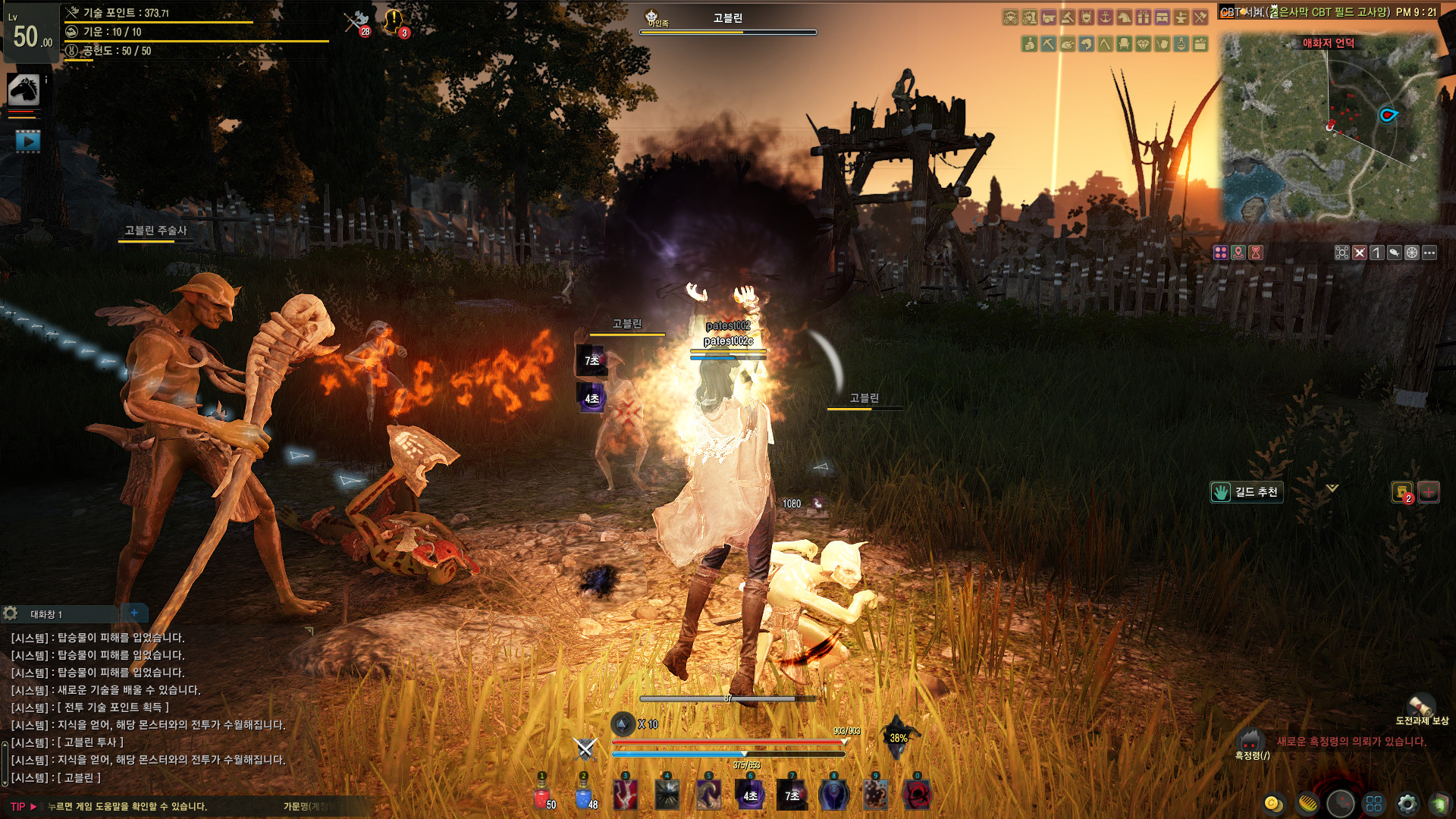Activate the curved claw skill in slot 5

tap(709, 795)
